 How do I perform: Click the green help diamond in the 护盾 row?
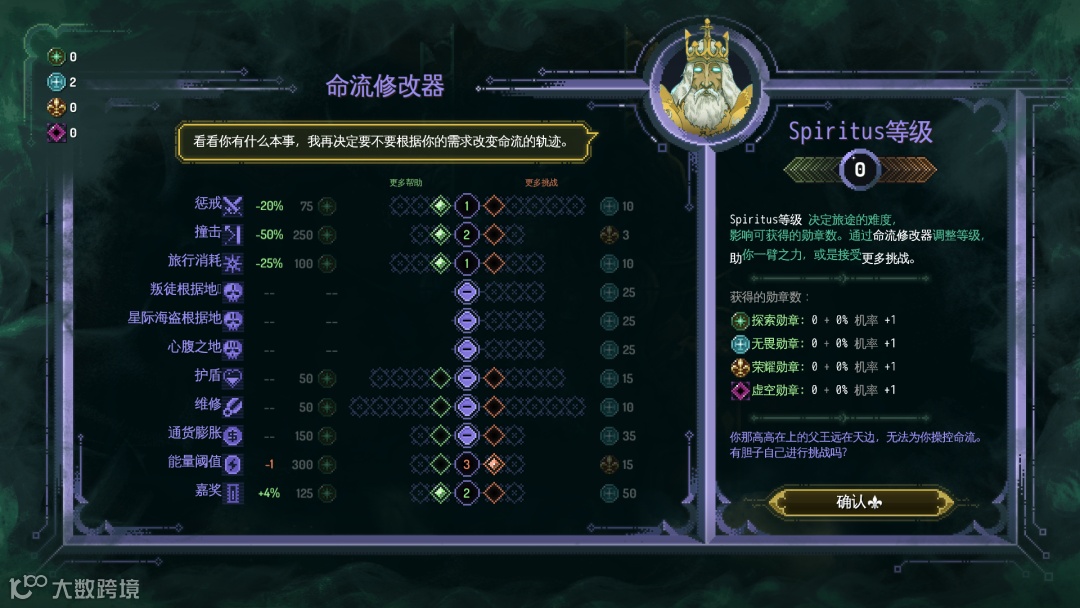[x=440, y=379]
